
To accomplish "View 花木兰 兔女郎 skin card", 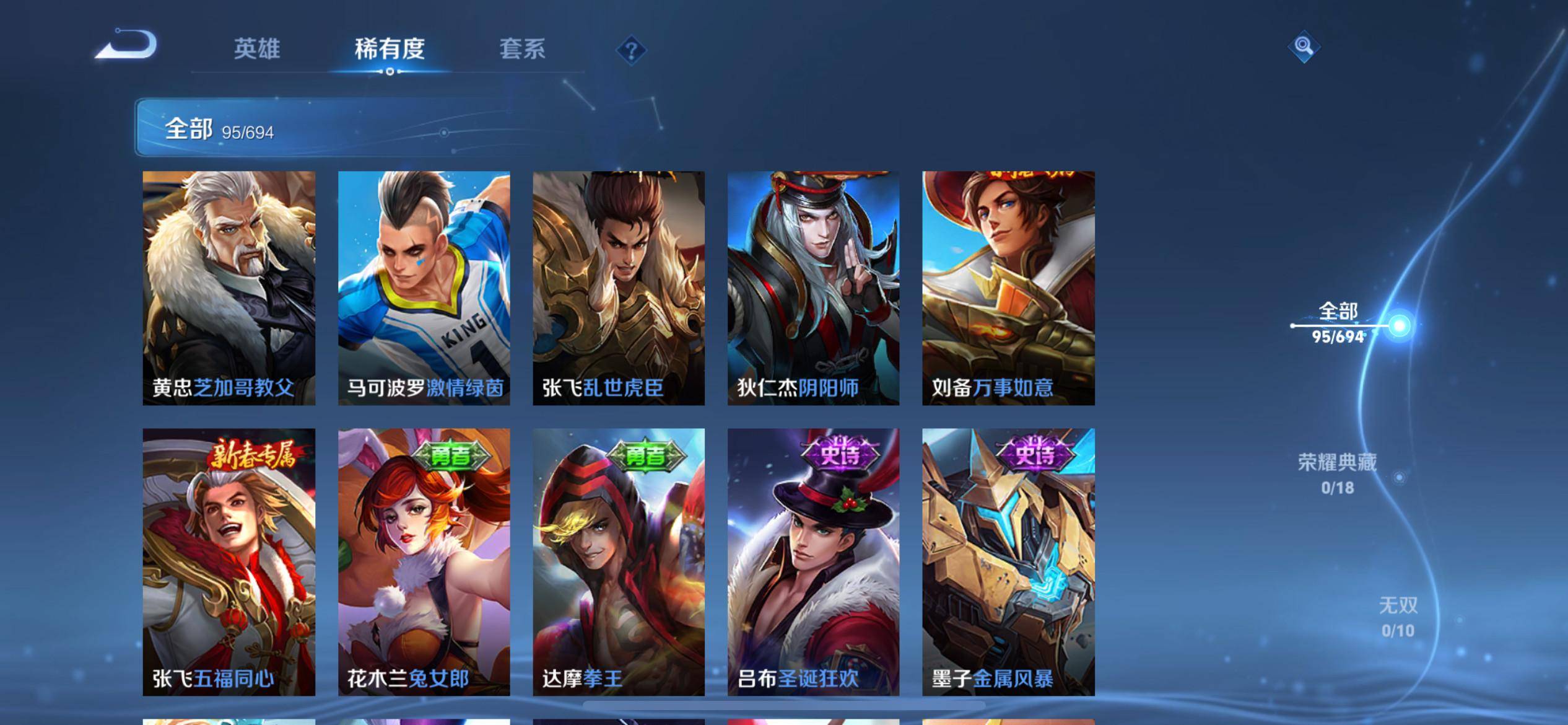I will pos(424,561).
